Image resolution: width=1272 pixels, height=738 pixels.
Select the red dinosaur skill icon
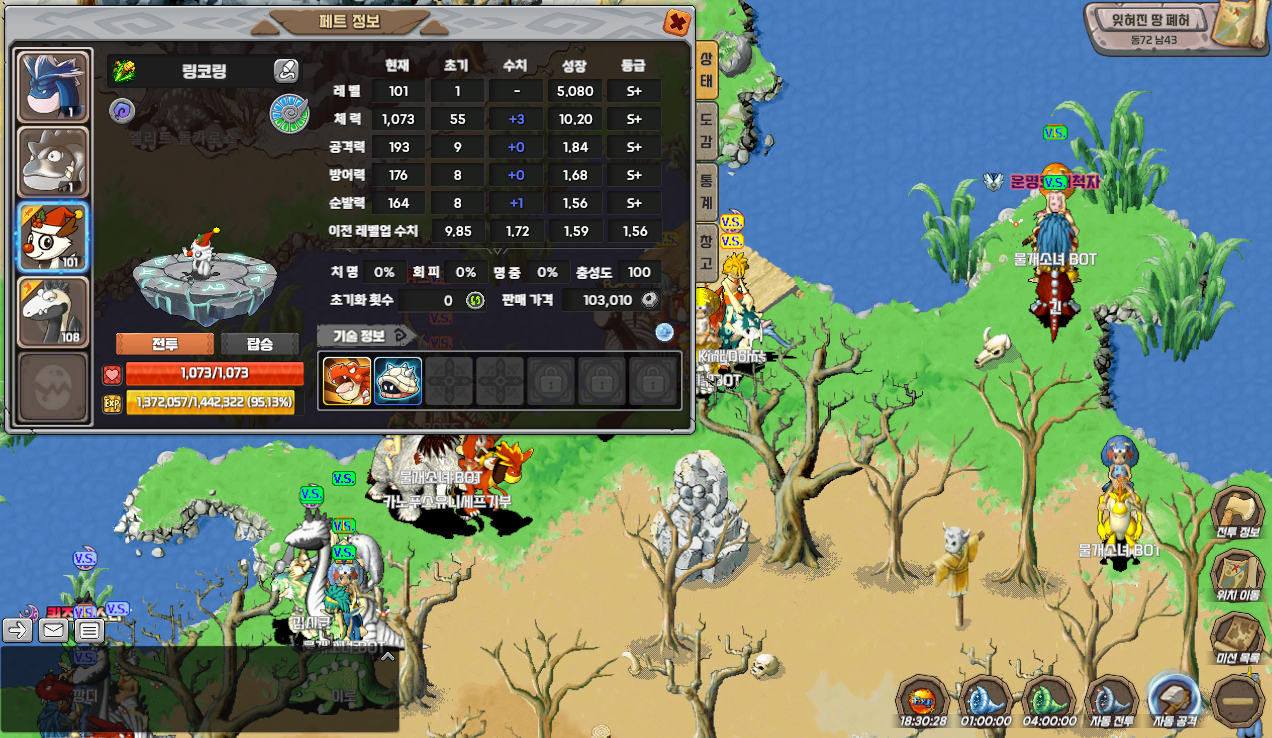(x=347, y=381)
